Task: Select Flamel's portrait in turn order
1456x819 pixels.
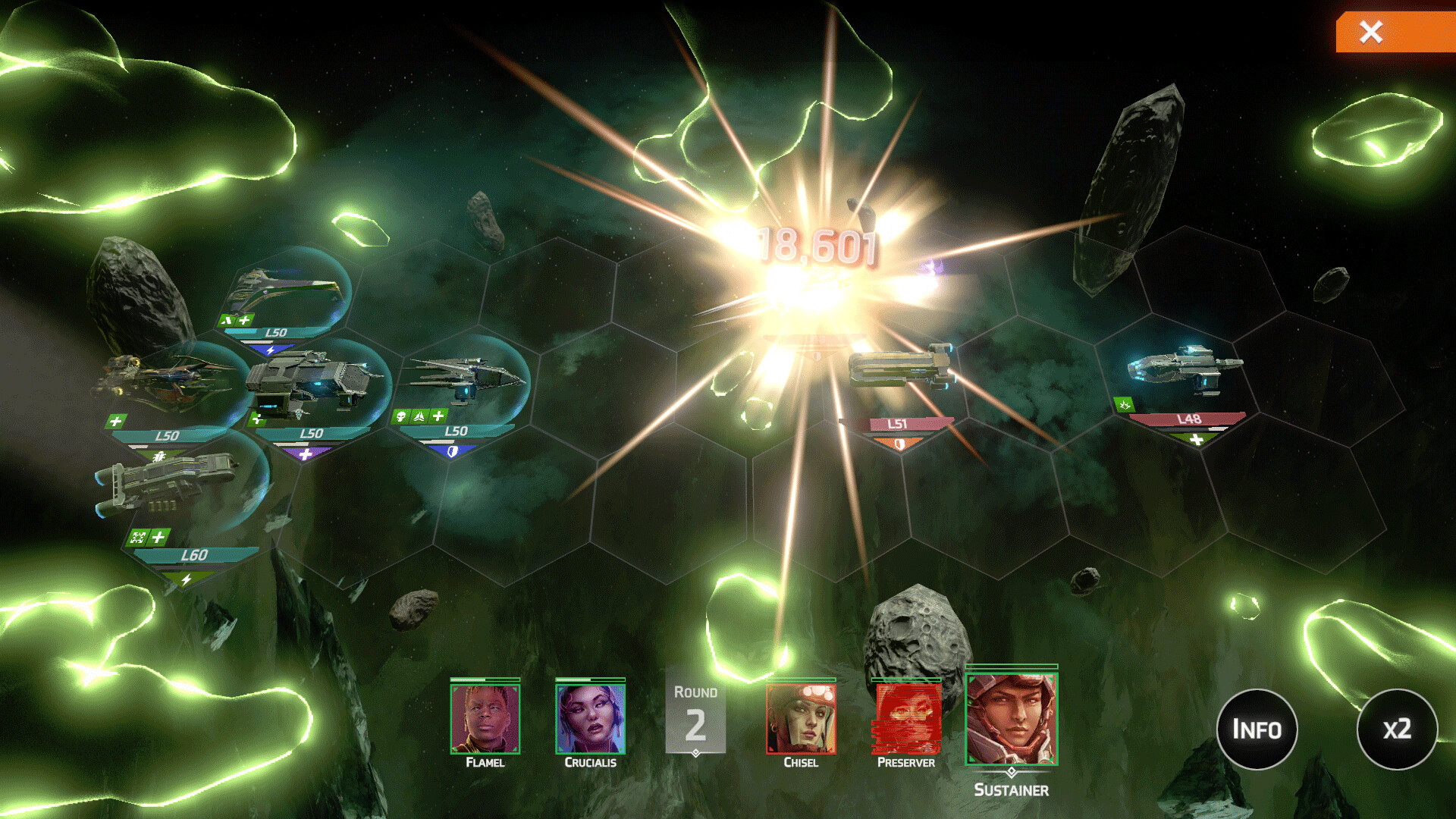Action: coord(485,719)
